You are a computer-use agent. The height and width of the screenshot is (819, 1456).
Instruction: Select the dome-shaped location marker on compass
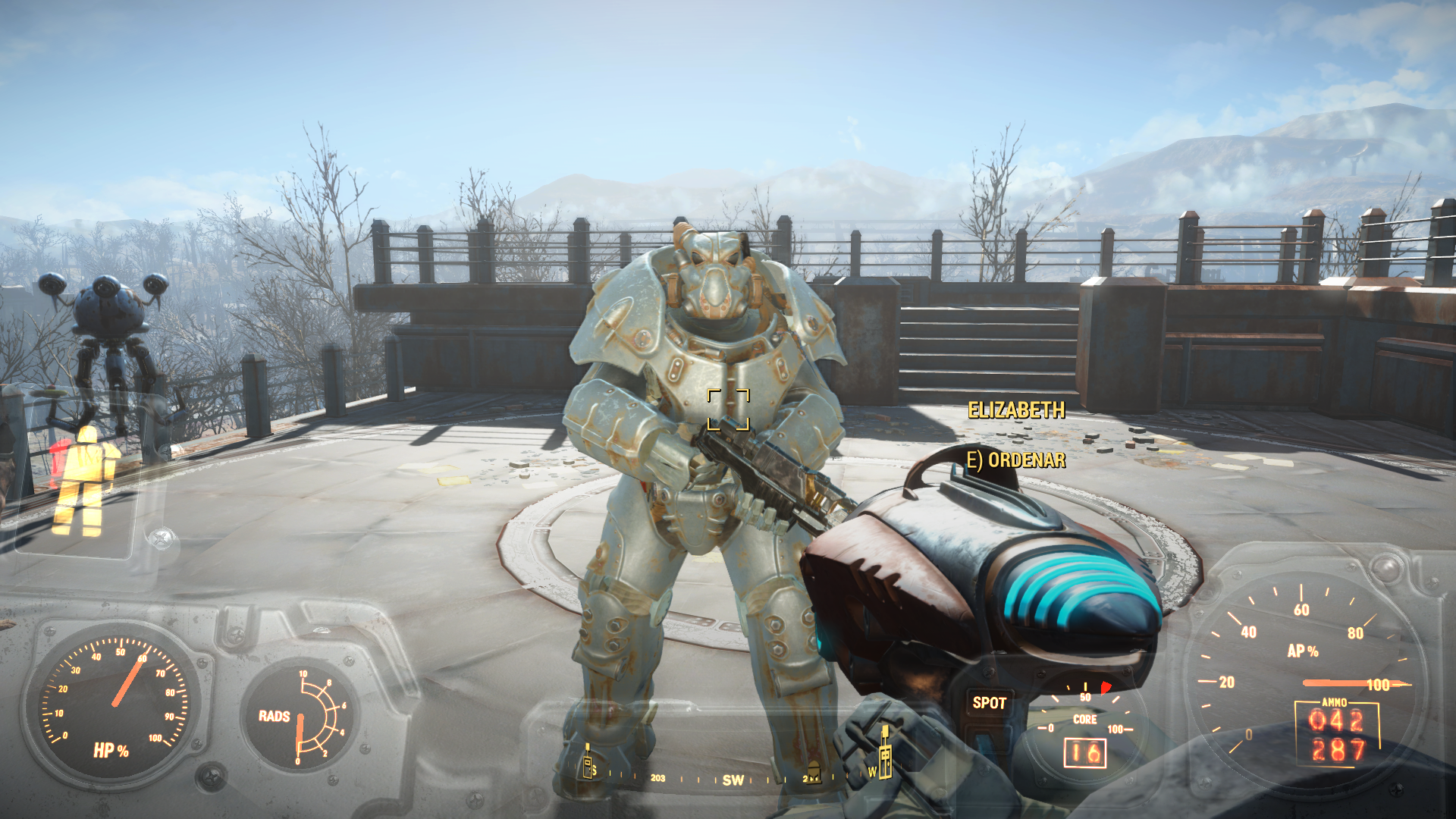[x=812, y=773]
